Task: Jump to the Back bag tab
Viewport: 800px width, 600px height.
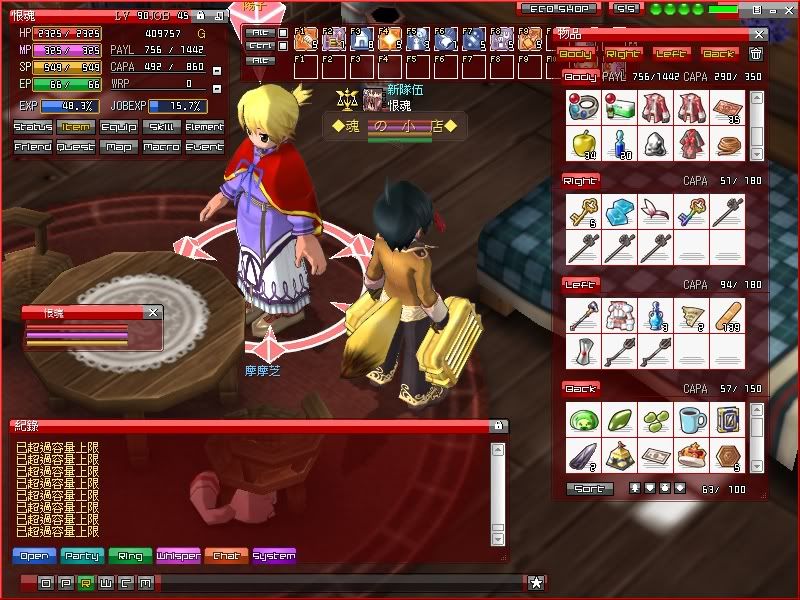Action: tap(717, 53)
